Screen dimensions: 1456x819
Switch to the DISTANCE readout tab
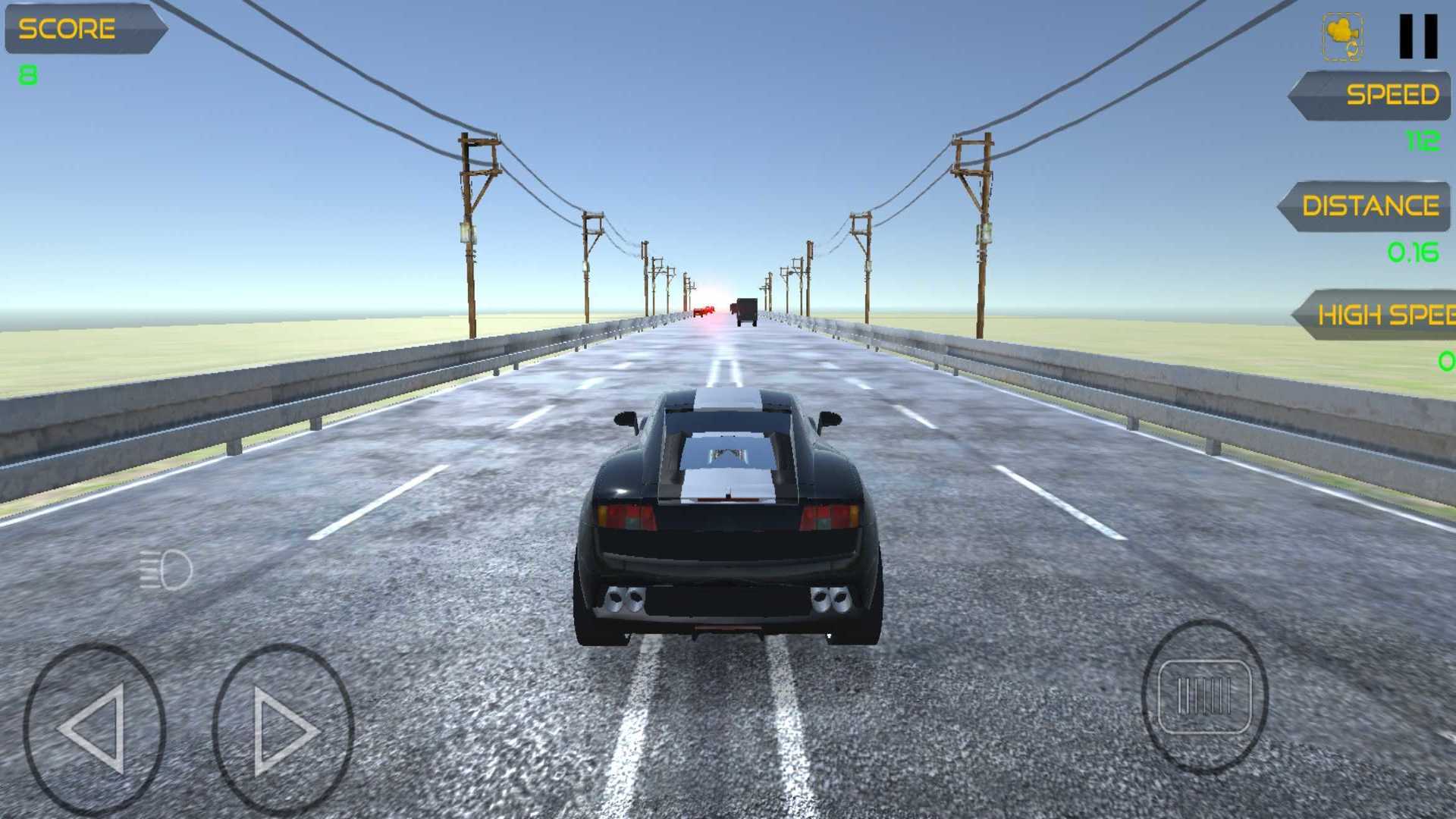(x=1373, y=205)
